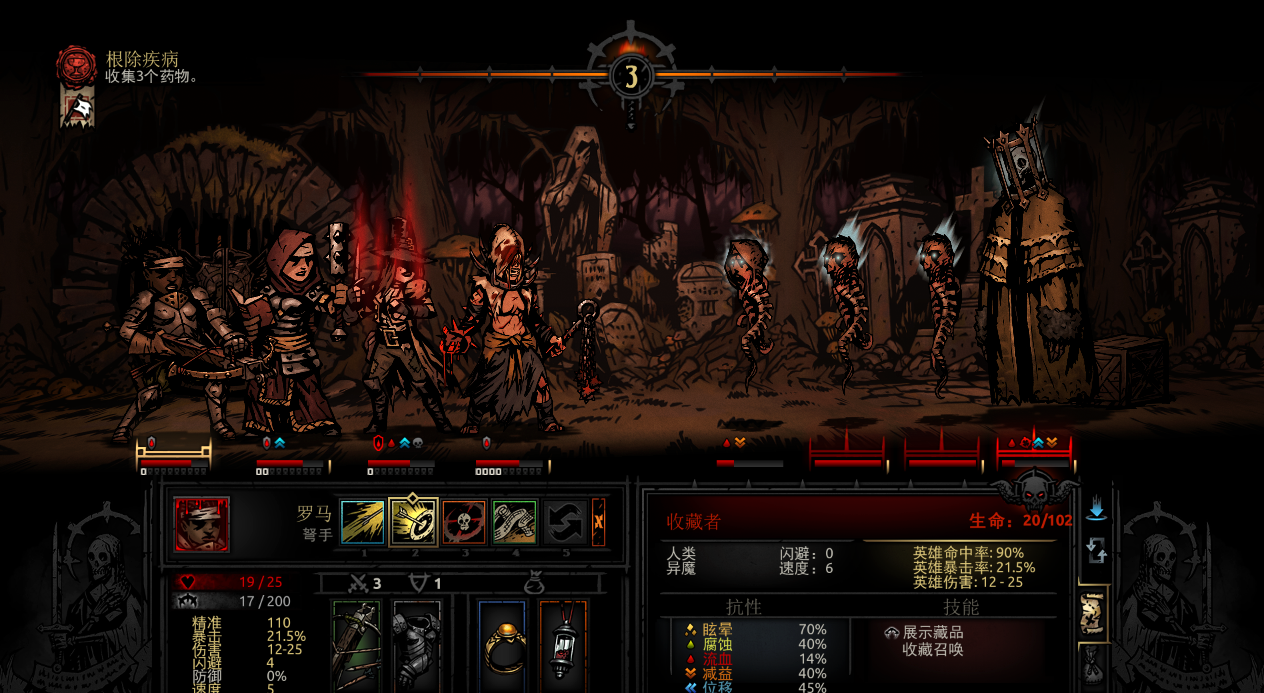
Task: Use the red skull crosshair mark skill
Action: pos(464,522)
